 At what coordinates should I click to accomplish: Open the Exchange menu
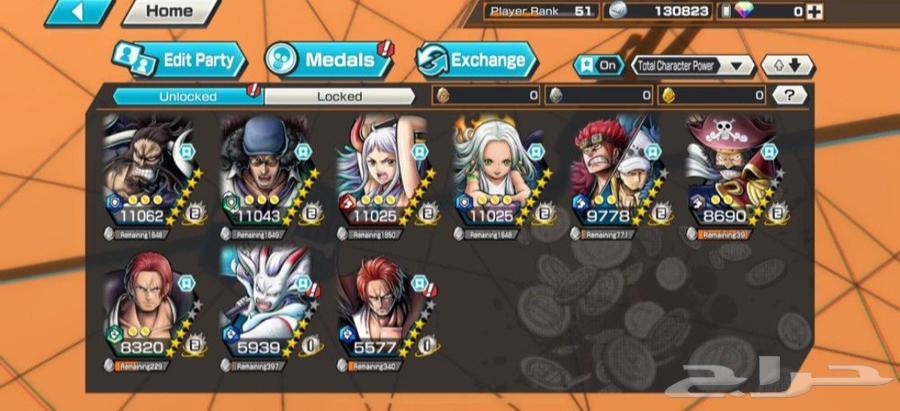(476, 60)
